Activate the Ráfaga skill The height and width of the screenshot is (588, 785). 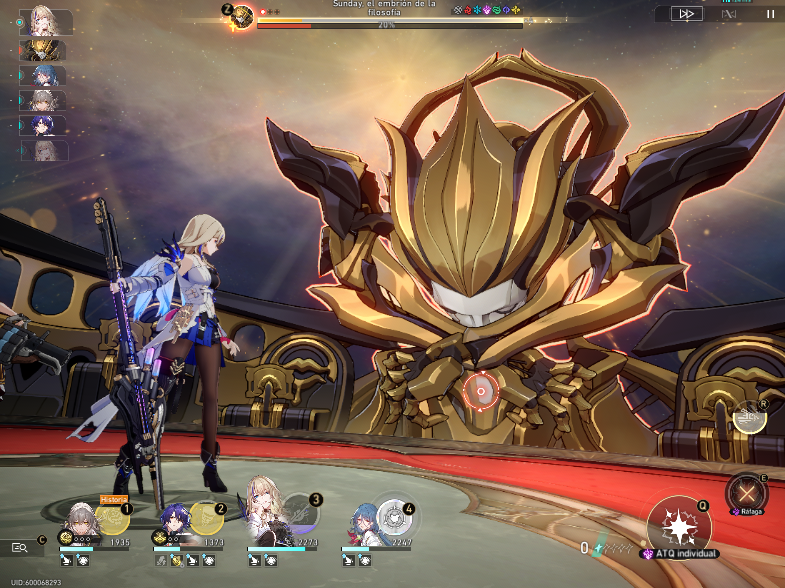745,493
